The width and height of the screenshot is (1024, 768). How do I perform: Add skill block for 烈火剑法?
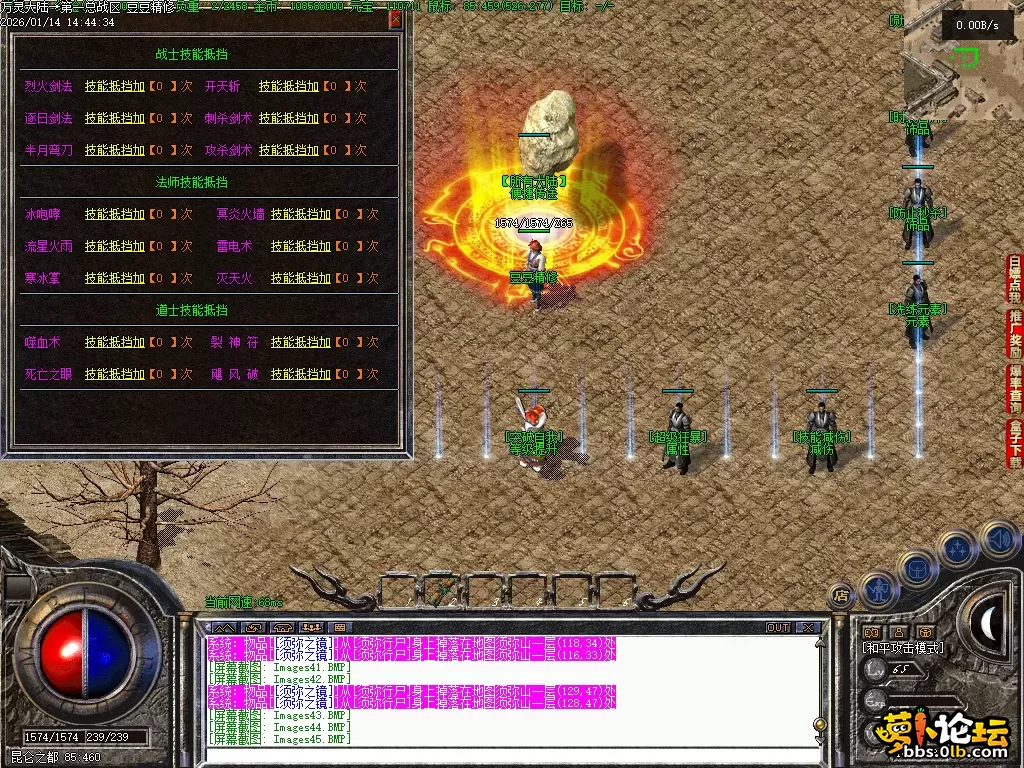[x=115, y=87]
